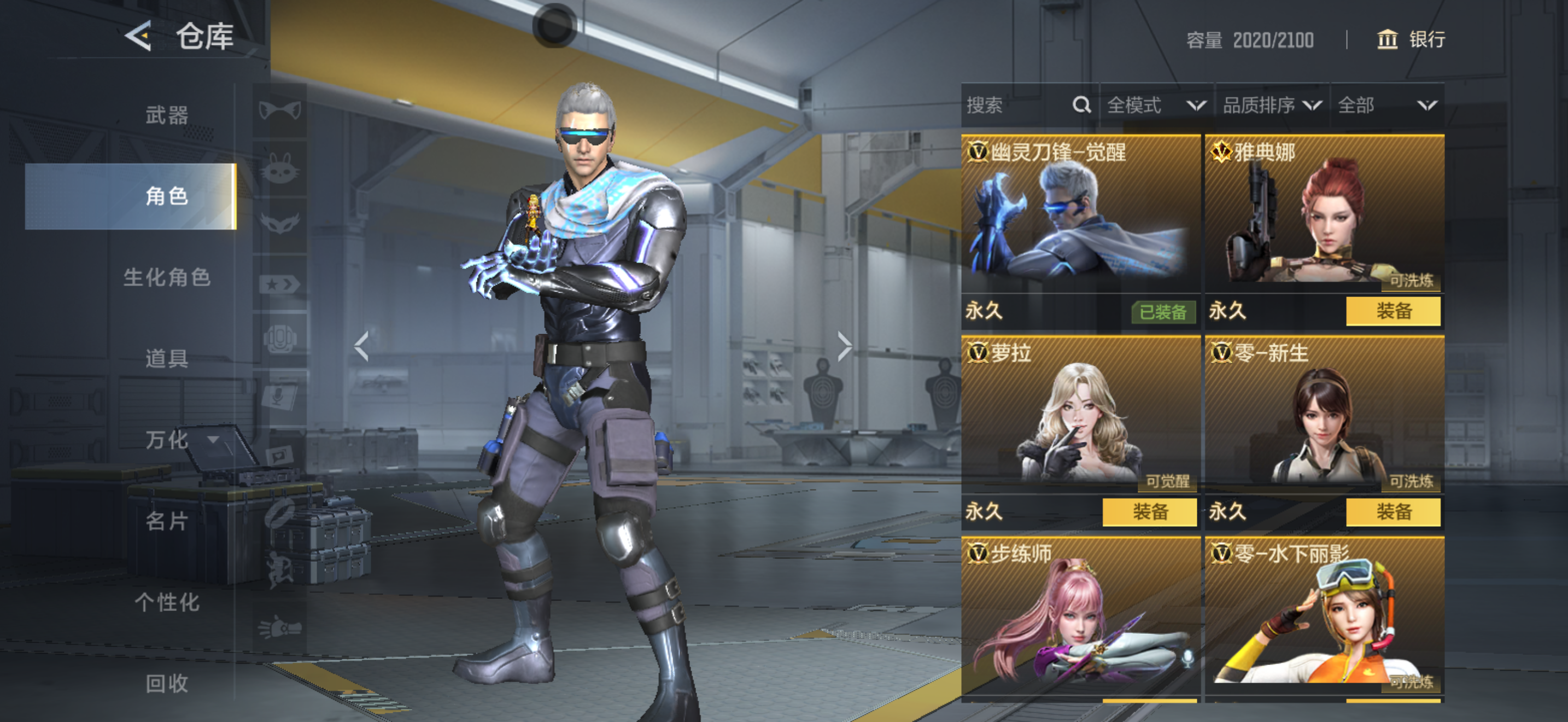Select the 生化角色 category
Screen dimensions: 1568x722
pyautogui.click(x=166, y=278)
